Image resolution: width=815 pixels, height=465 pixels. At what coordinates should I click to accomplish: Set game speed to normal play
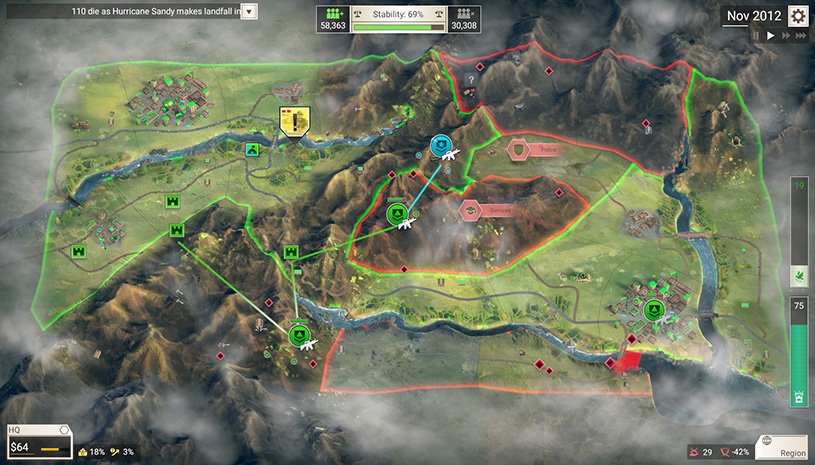770,35
